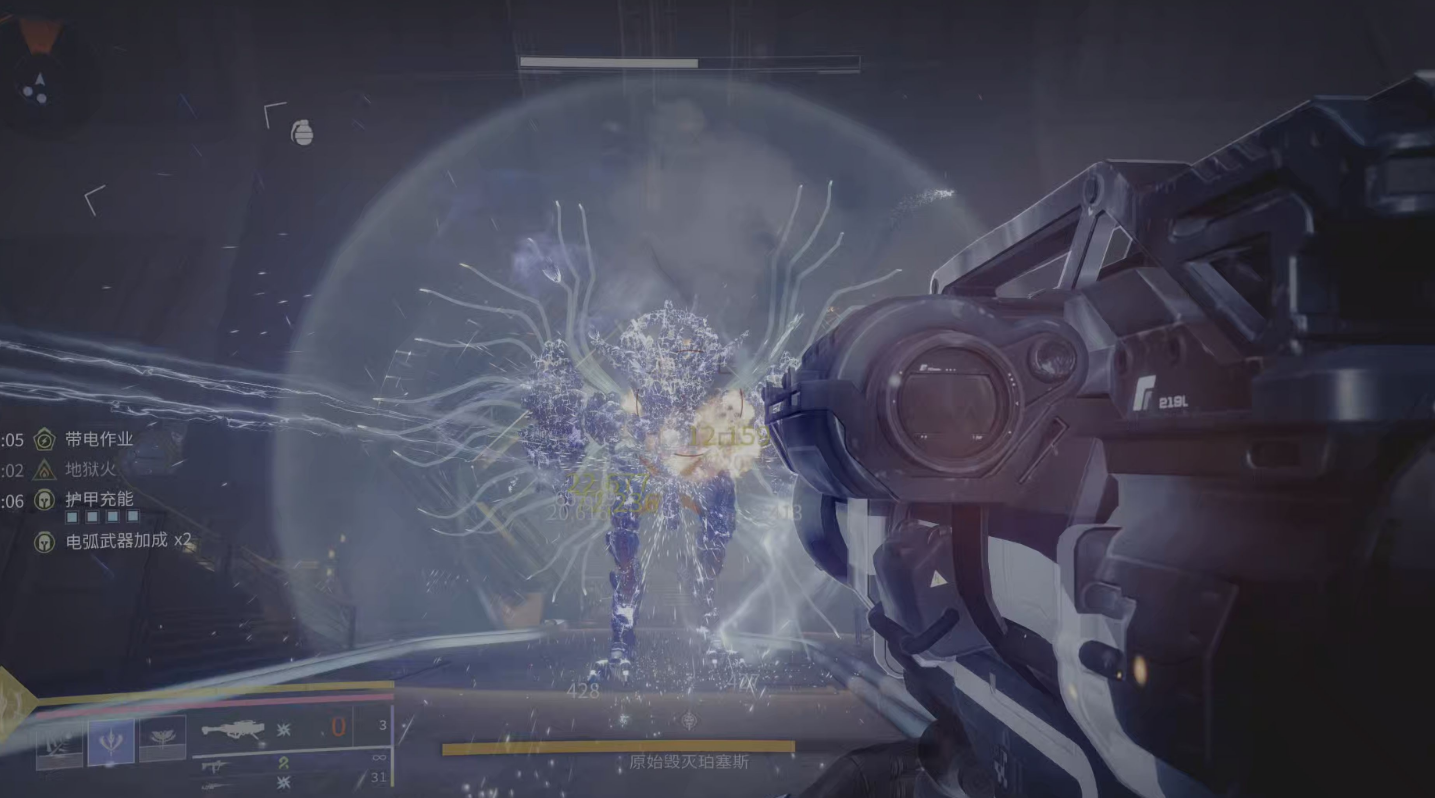Click the leftmost grenade ability slot

[59, 746]
